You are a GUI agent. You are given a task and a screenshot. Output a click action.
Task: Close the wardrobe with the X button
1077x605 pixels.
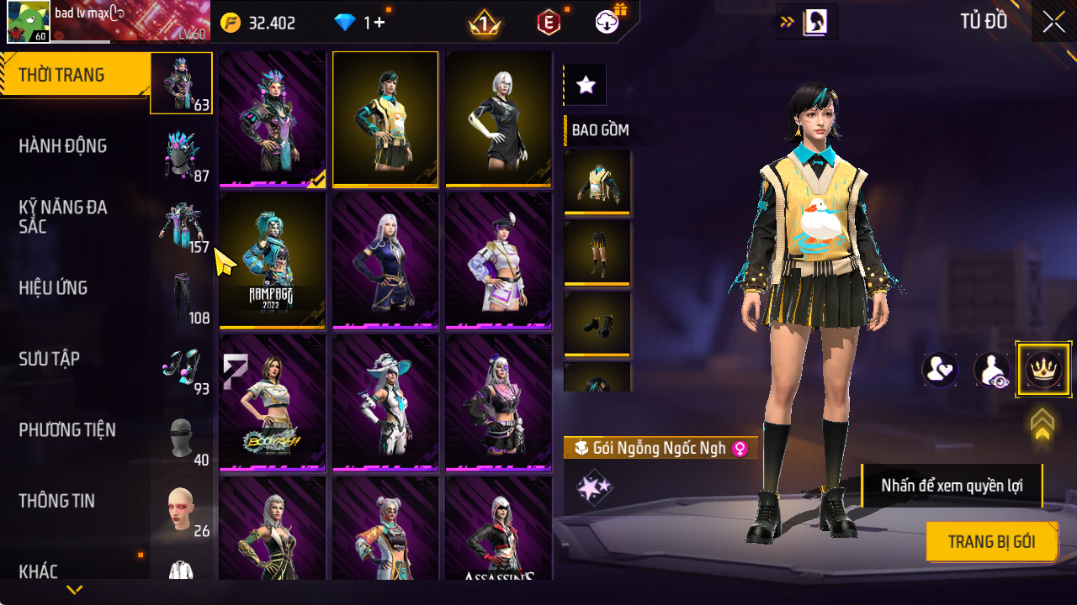(1053, 22)
